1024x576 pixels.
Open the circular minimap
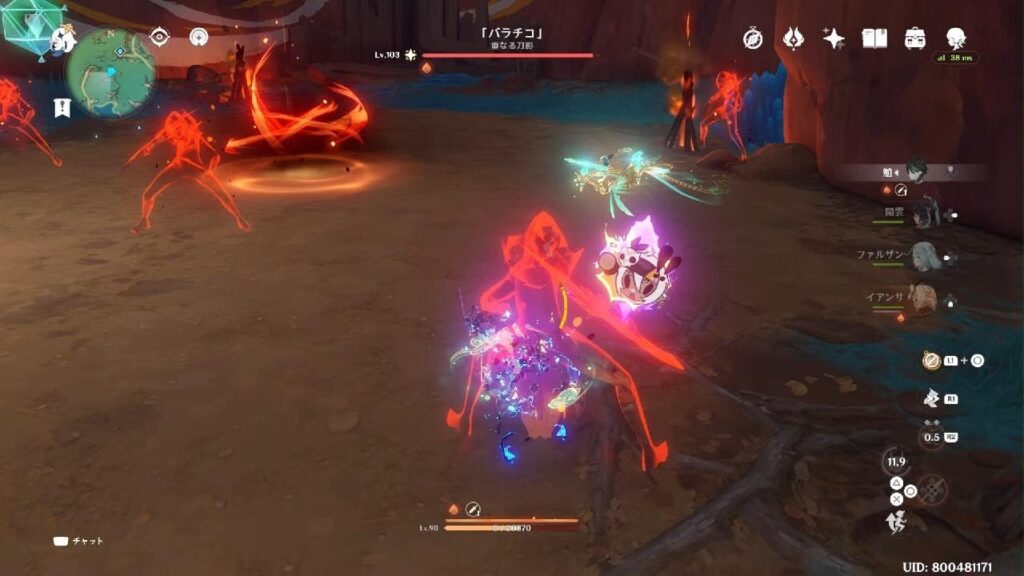[110, 73]
